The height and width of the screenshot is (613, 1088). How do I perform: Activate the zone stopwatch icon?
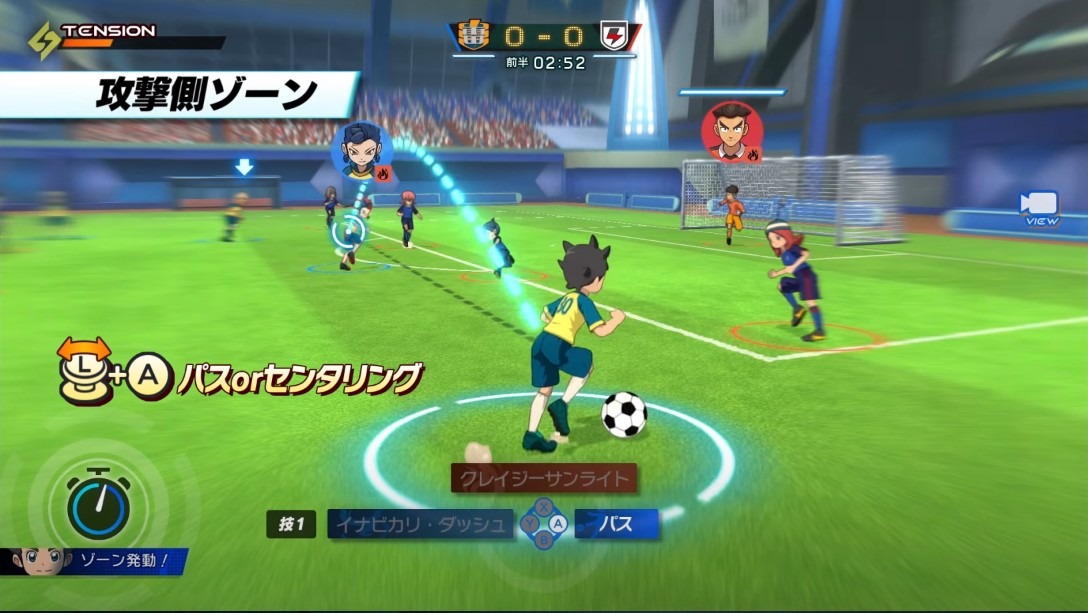tap(98, 504)
